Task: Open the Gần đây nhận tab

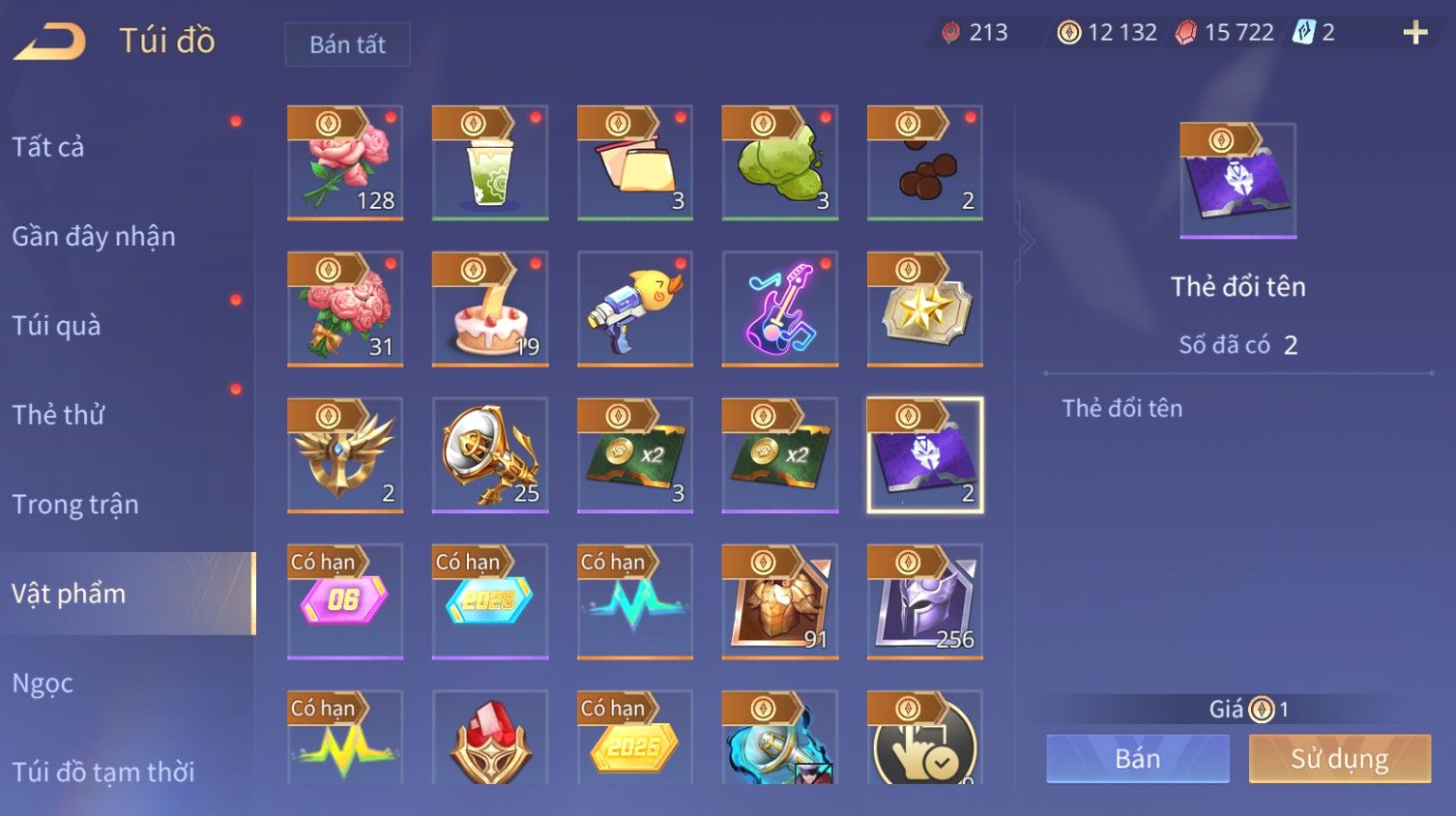Action: tap(94, 237)
